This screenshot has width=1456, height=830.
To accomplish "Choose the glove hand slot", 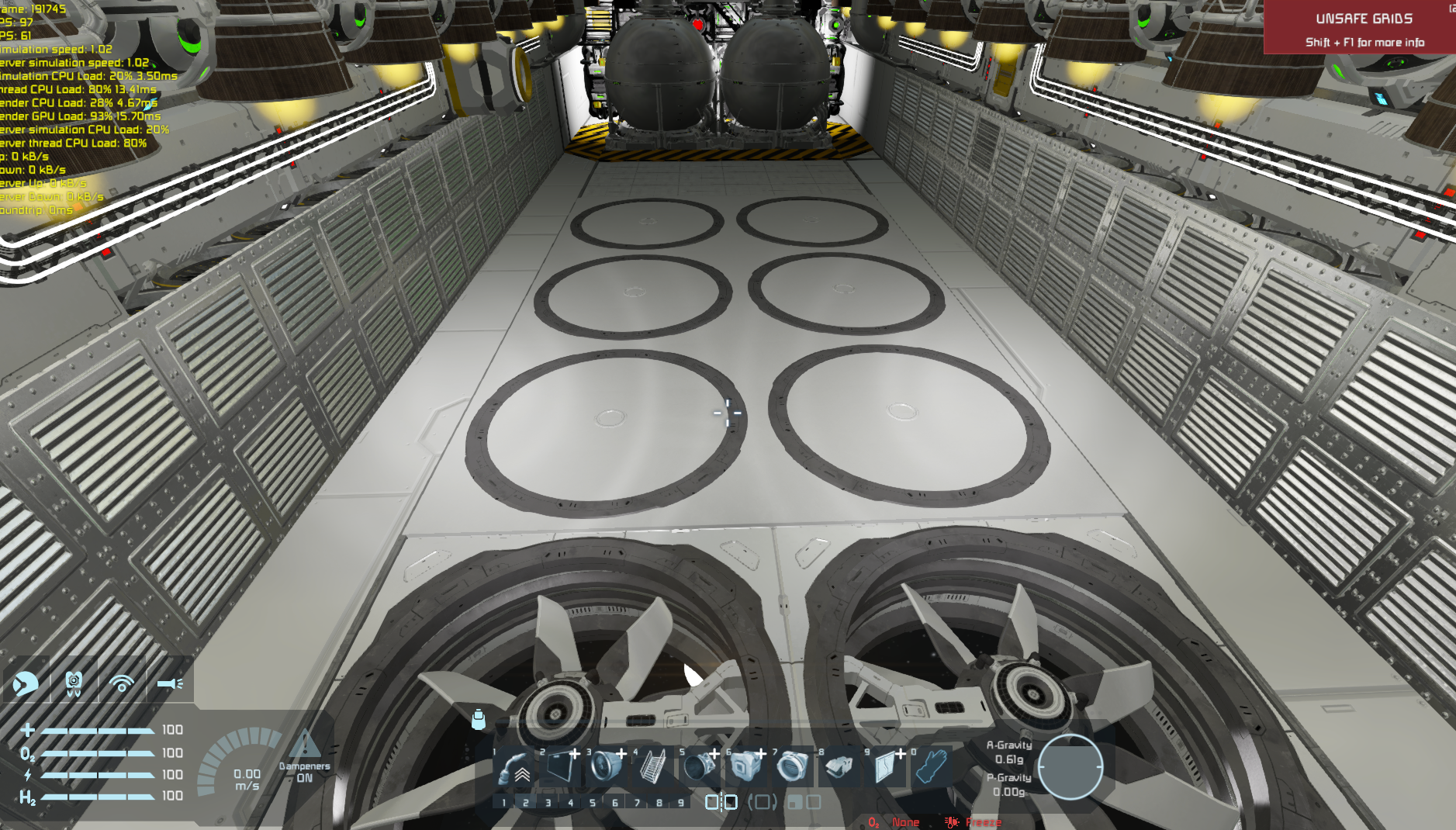I will pos(931,767).
